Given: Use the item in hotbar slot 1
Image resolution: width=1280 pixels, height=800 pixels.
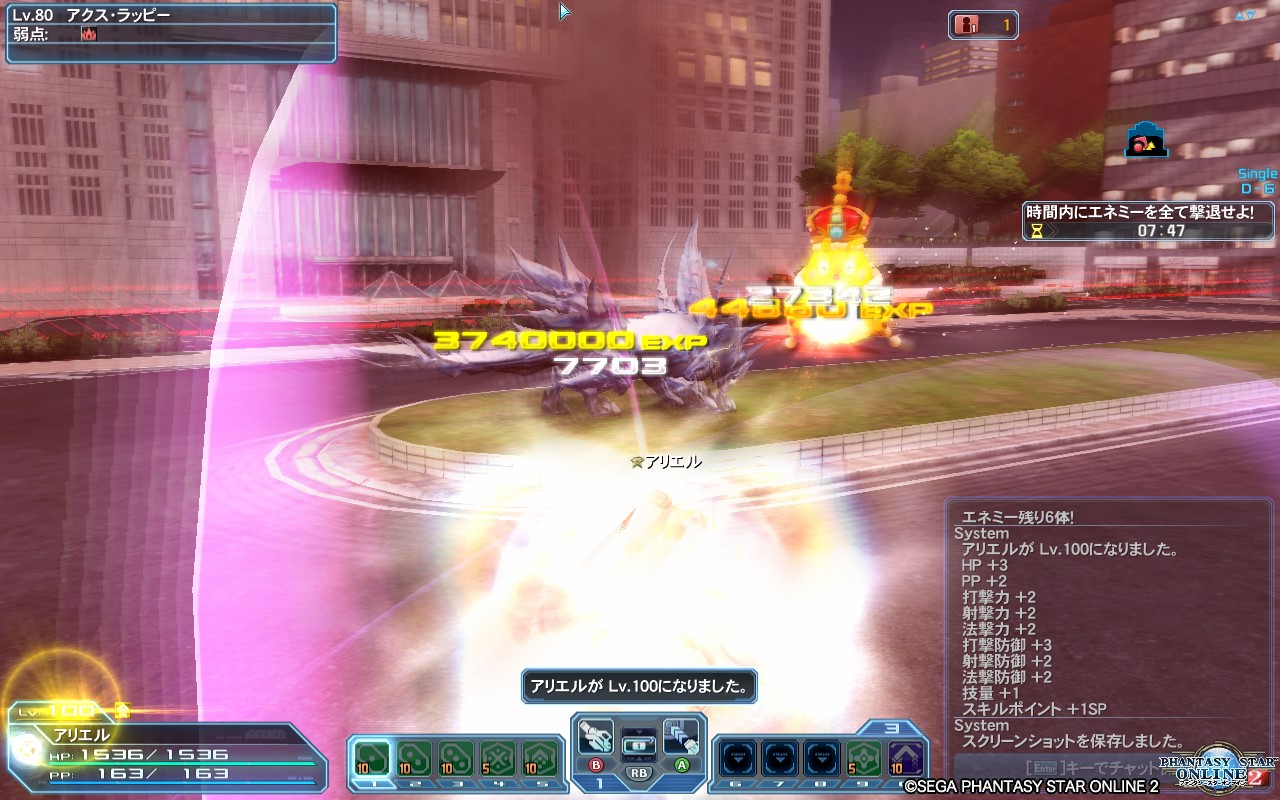Looking at the screenshot, I should click(x=372, y=757).
